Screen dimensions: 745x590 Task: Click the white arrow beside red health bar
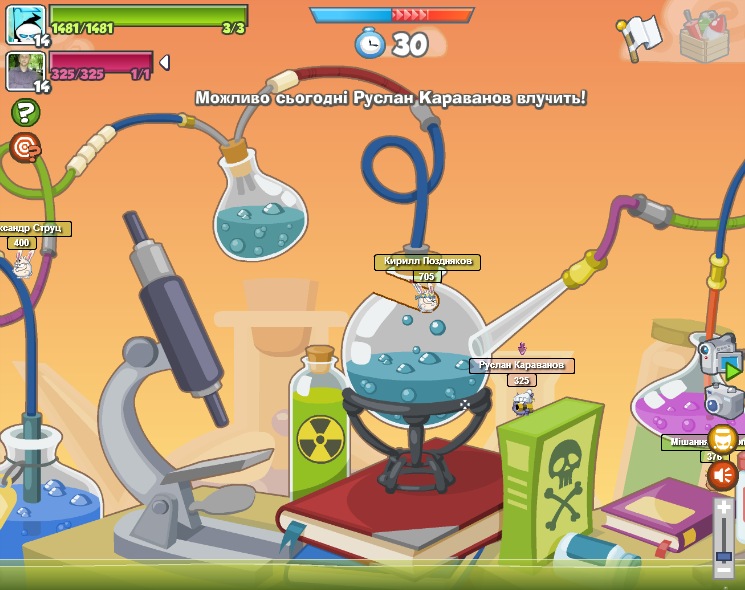[164, 62]
